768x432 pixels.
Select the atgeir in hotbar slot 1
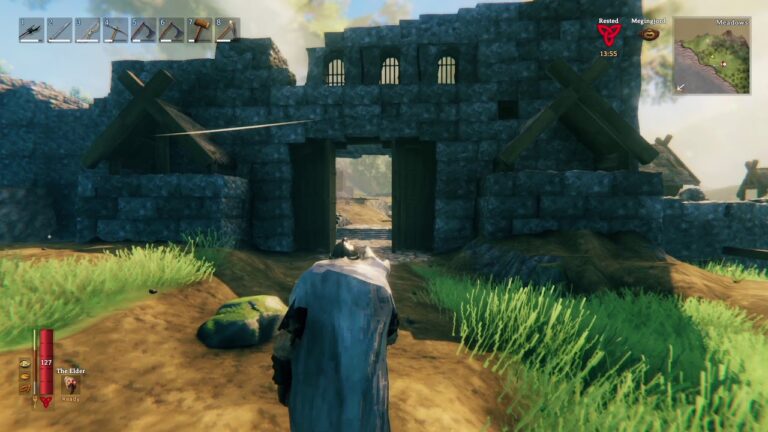31,31
